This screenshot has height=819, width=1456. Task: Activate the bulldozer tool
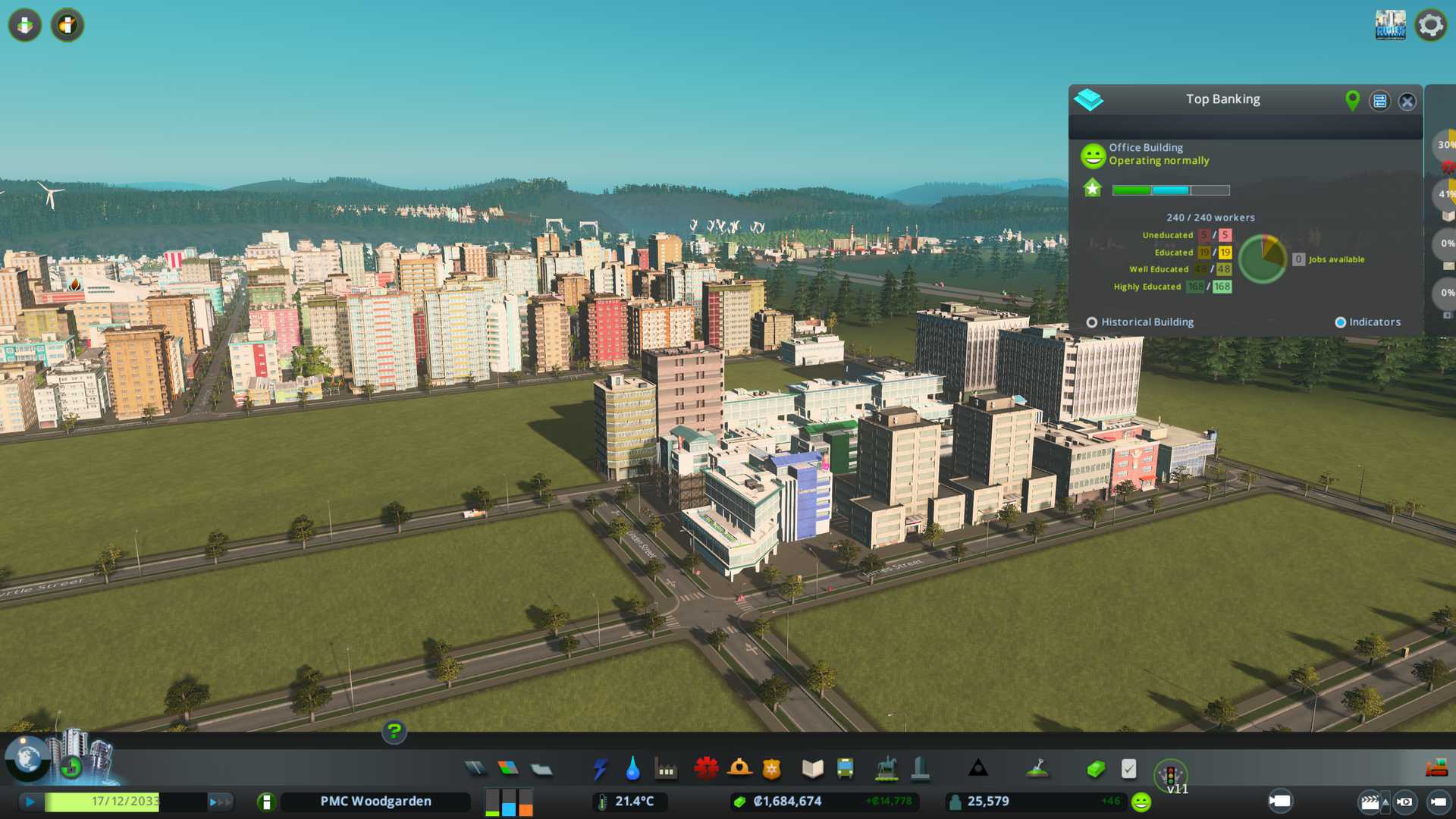[x=1436, y=769]
